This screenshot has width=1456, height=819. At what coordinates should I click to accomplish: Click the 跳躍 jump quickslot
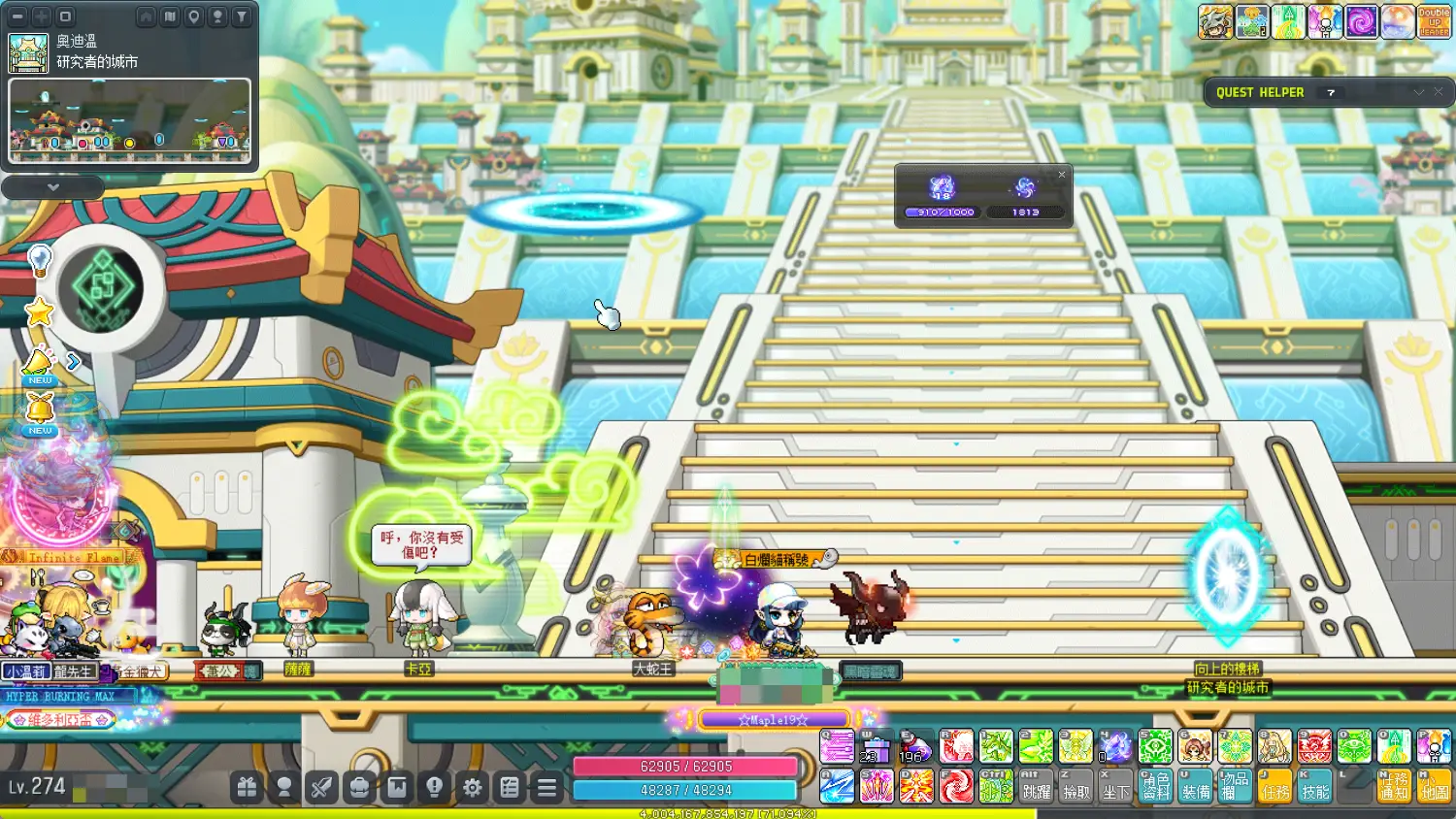point(1036,786)
